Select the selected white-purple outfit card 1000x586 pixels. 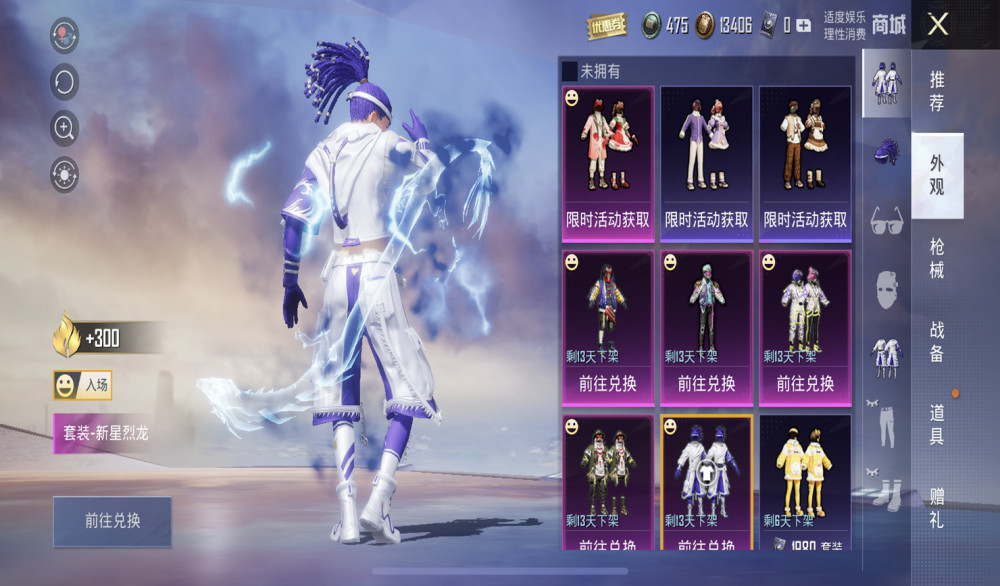tap(706, 480)
